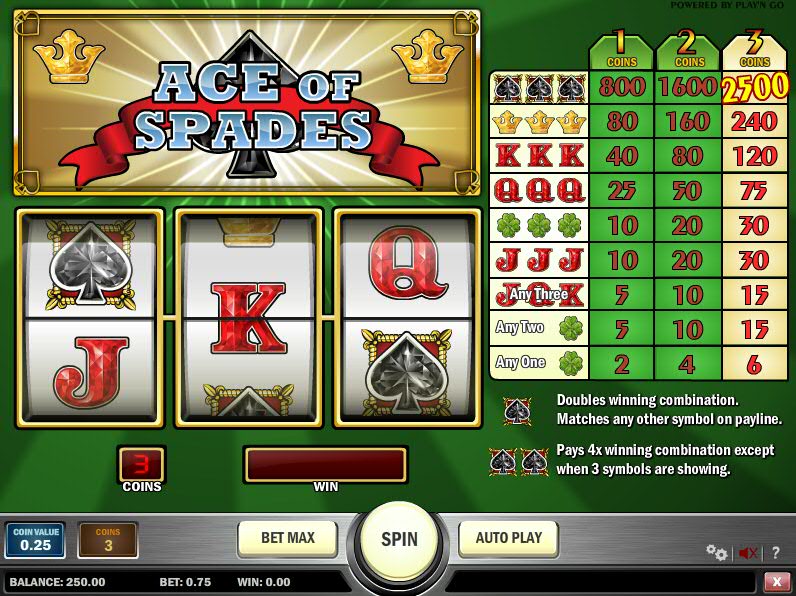Open the gear settings icon
The width and height of the screenshot is (796, 596).
(x=716, y=552)
